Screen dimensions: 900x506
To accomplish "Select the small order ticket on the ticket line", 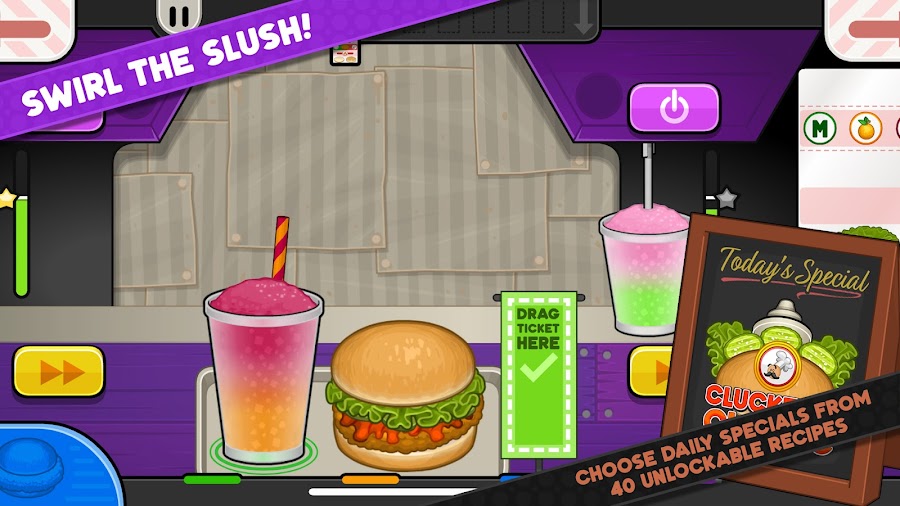I will tap(345, 53).
